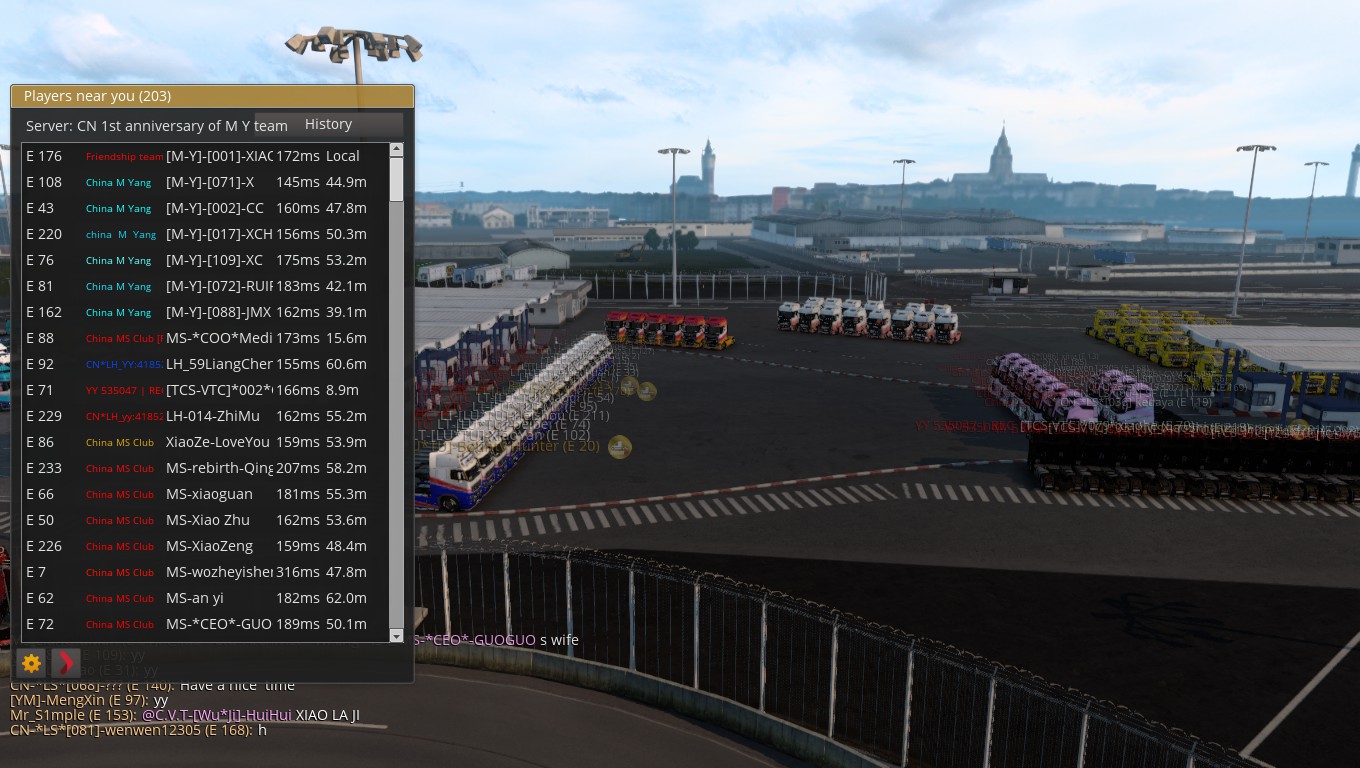The height and width of the screenshot is (768, 1360).
Task: Choose player MS-Xiao Zhu
Action: [208, 520]
